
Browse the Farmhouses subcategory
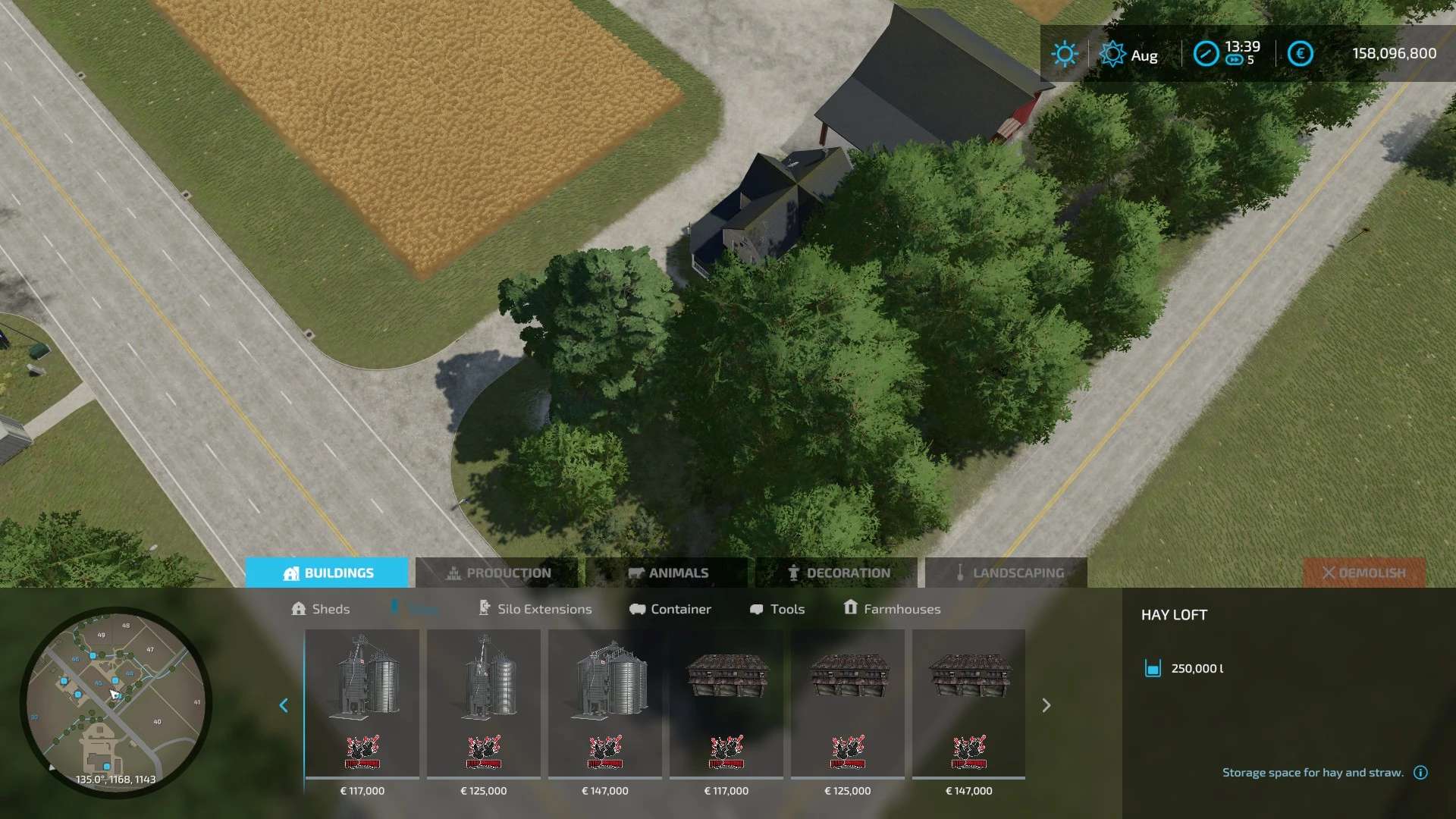[892, 609]
